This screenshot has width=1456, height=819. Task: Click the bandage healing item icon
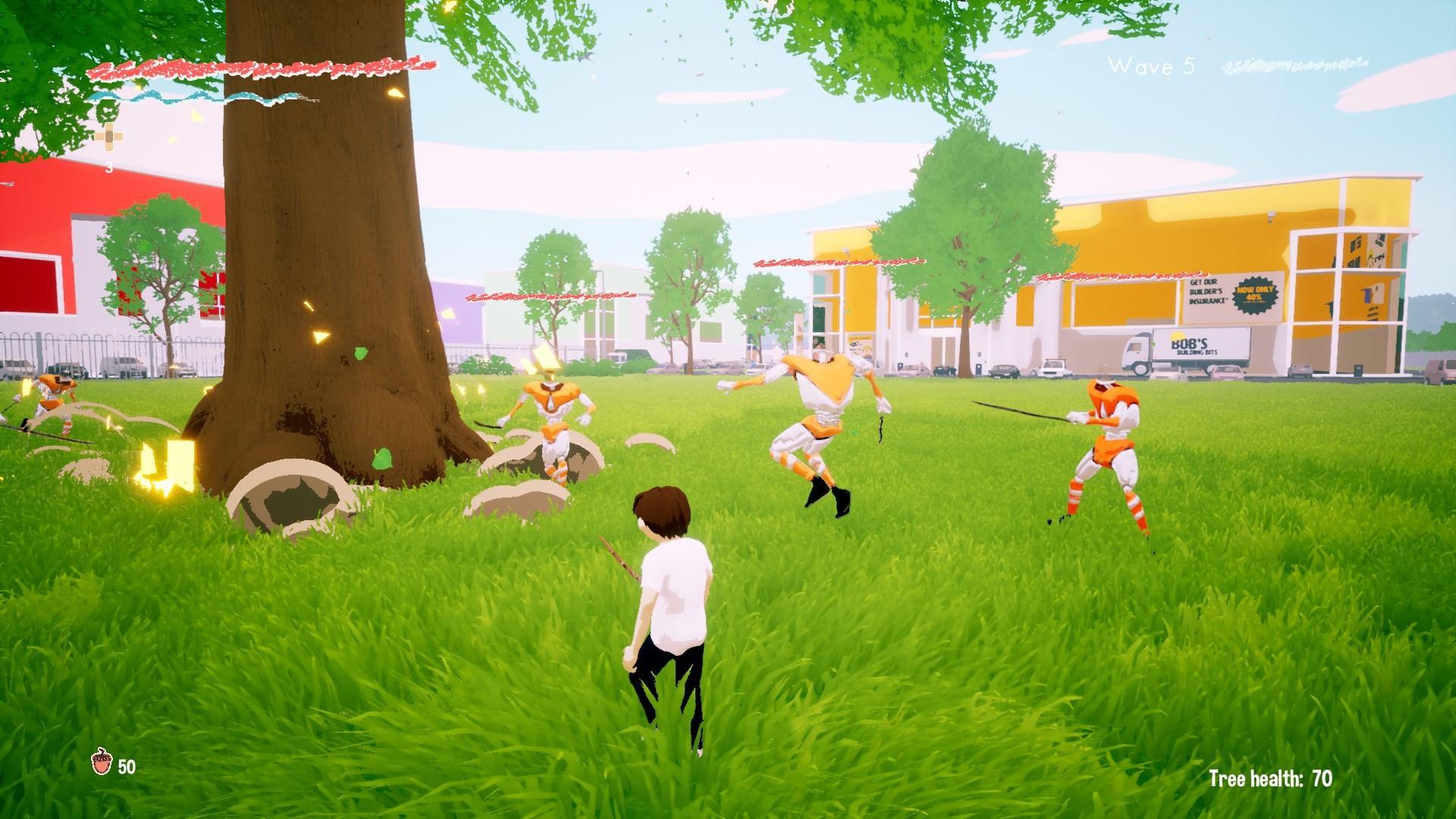[x=108, y=136]
